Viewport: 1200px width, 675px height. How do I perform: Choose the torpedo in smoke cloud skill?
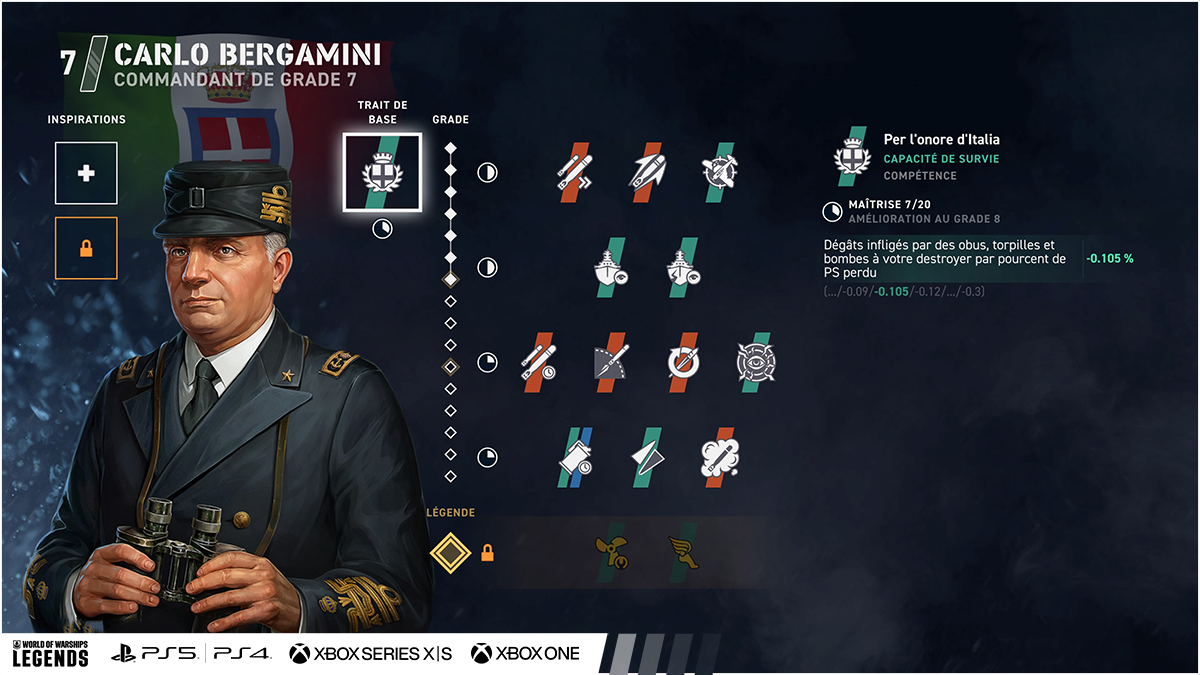[x=720, y=457]
